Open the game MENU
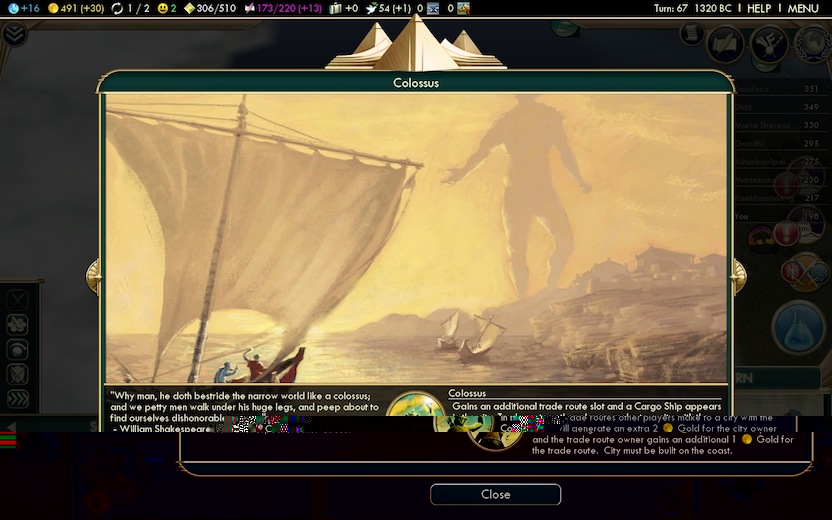Viewport: 832px width, 520px height. click(x=803, y=8)
